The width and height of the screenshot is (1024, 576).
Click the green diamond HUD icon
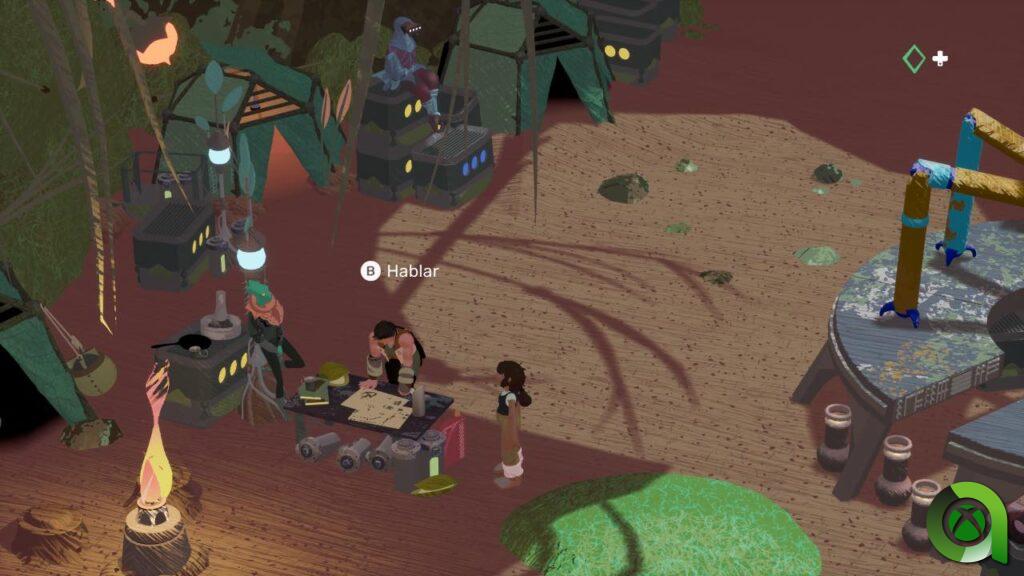913,59
